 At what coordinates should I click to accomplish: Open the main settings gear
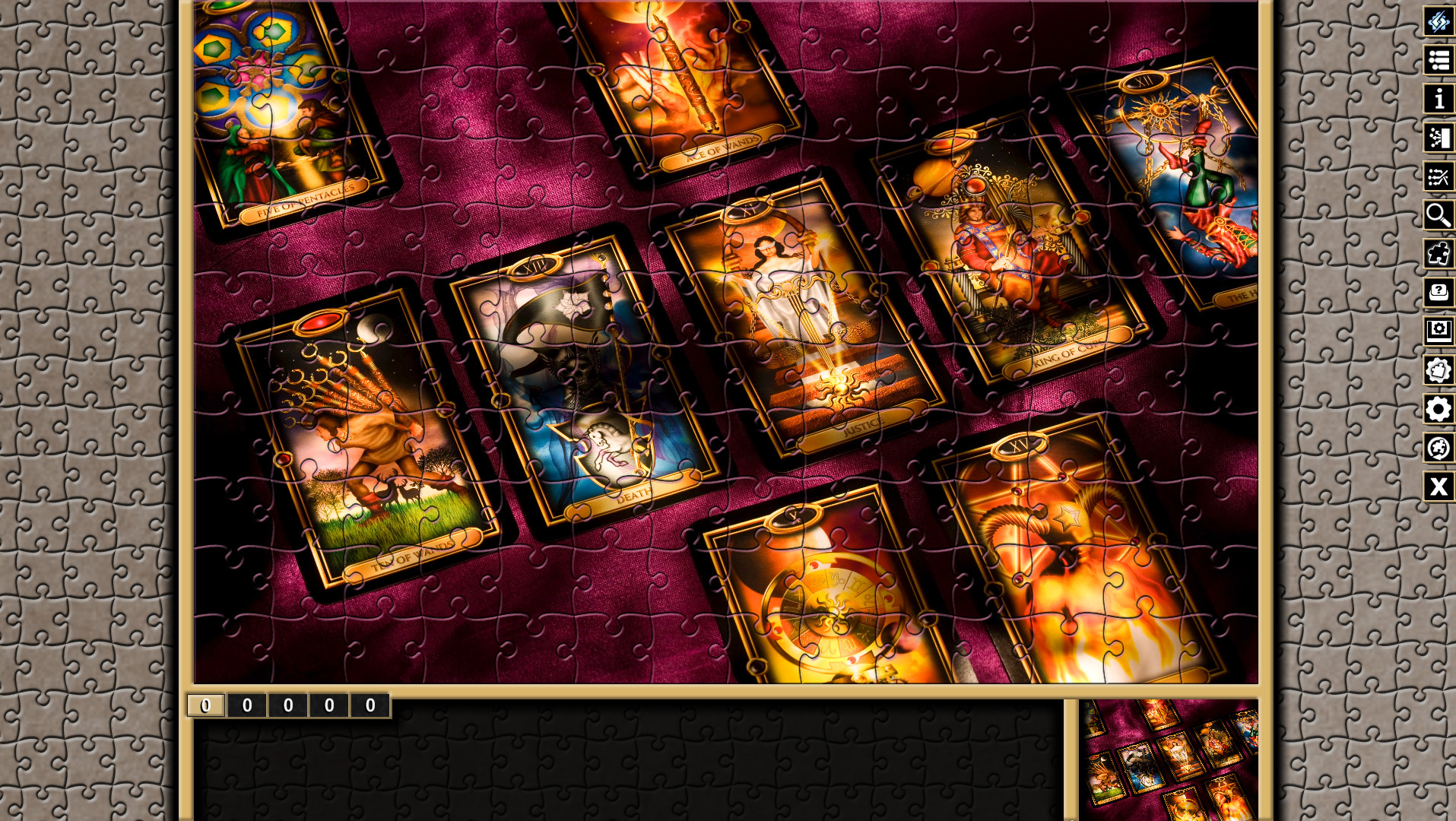coord(1438,410)
